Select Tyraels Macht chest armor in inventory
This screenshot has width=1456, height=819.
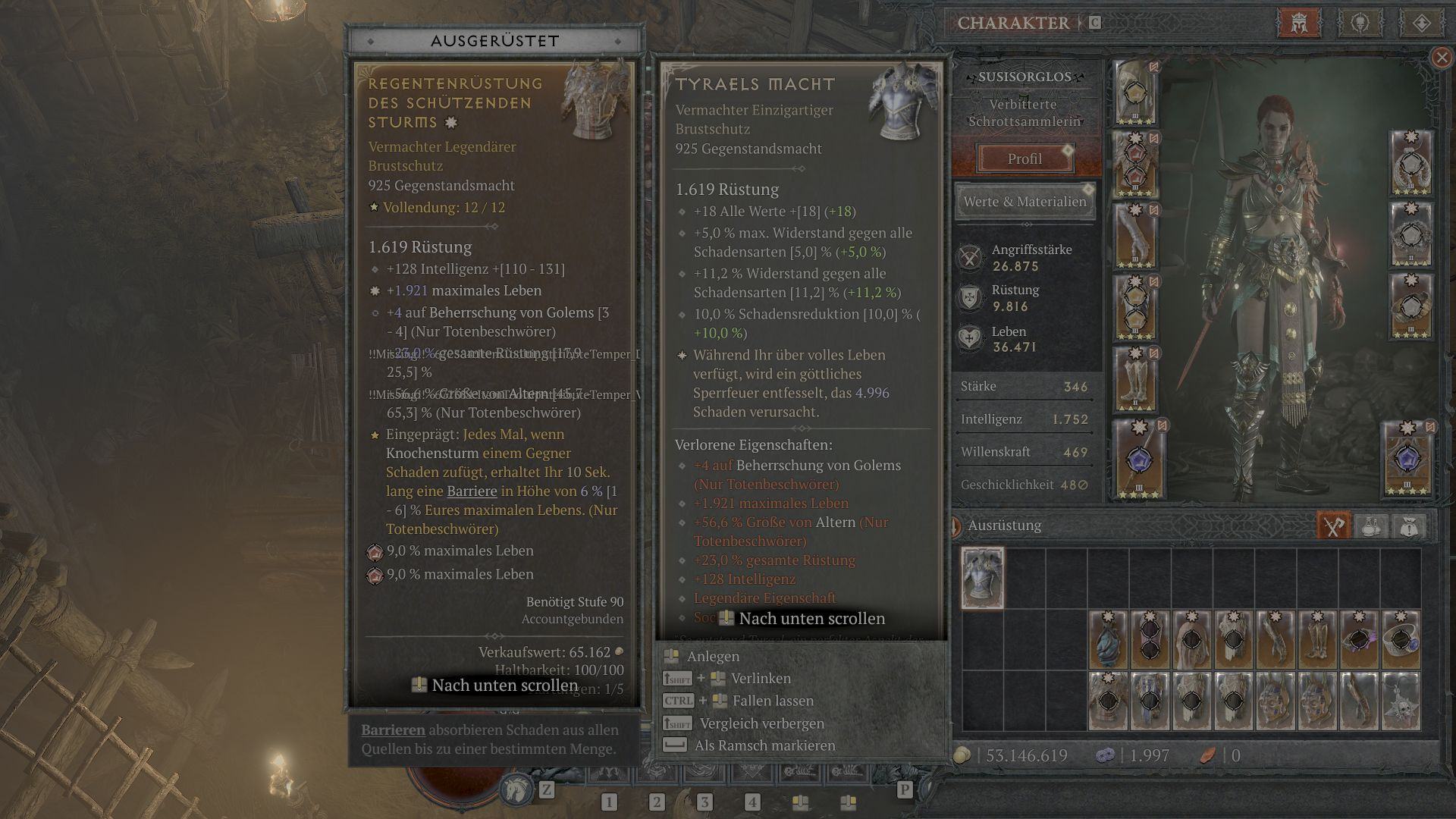pos(983,579)
